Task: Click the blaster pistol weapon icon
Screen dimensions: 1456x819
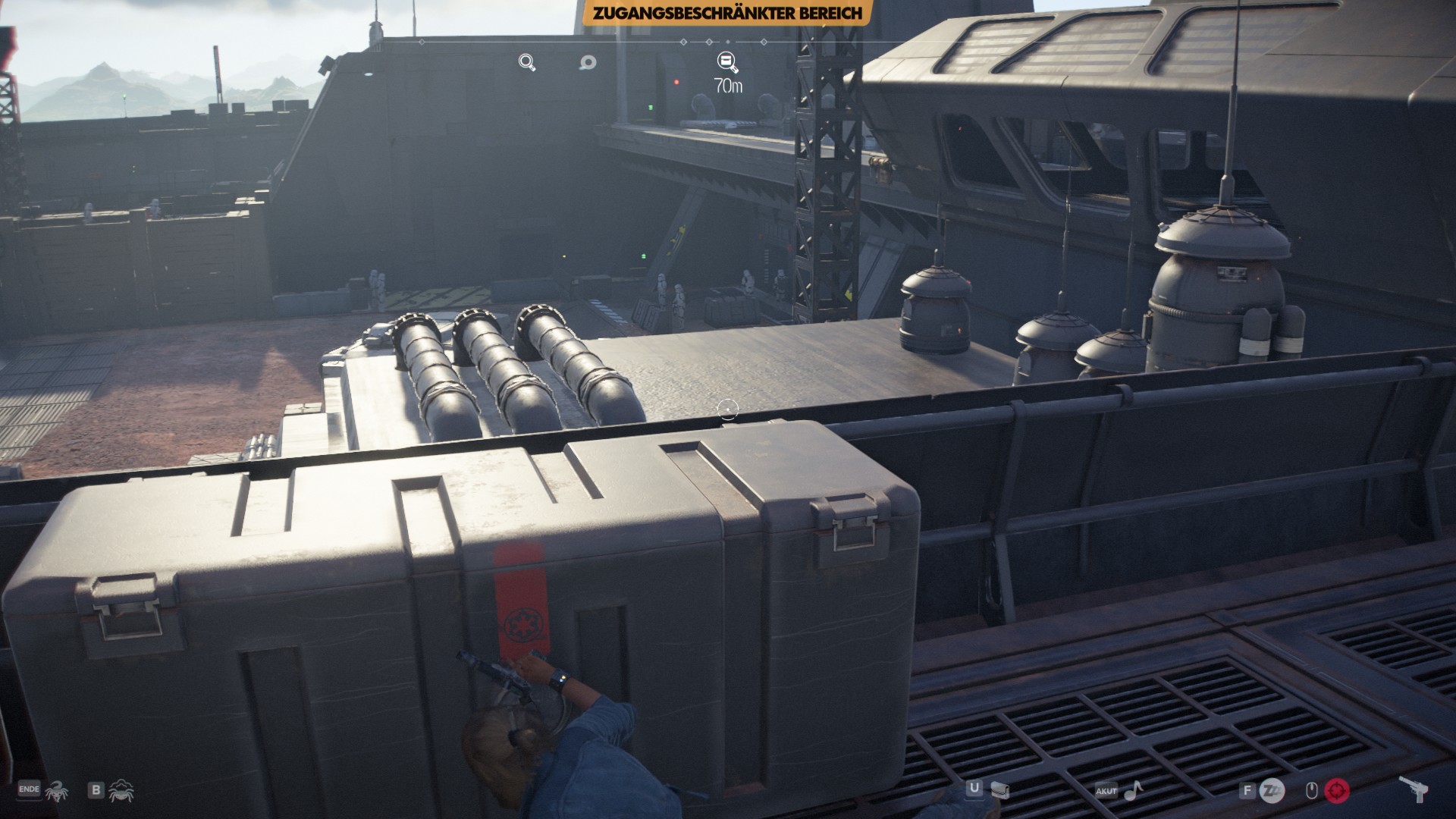Action: tap(1414, 790)
